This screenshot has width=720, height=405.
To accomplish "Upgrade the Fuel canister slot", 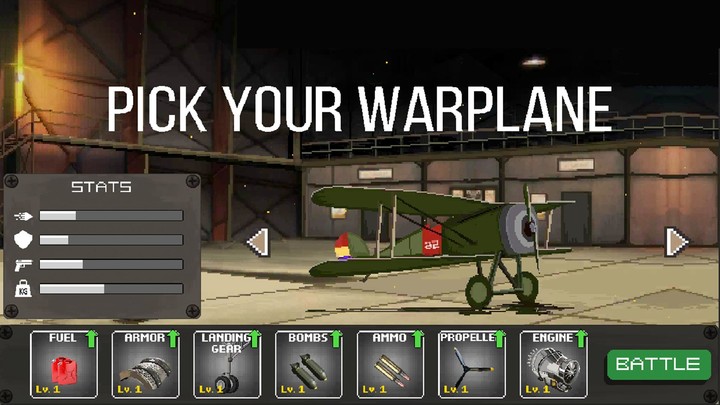I will [64, 365].
